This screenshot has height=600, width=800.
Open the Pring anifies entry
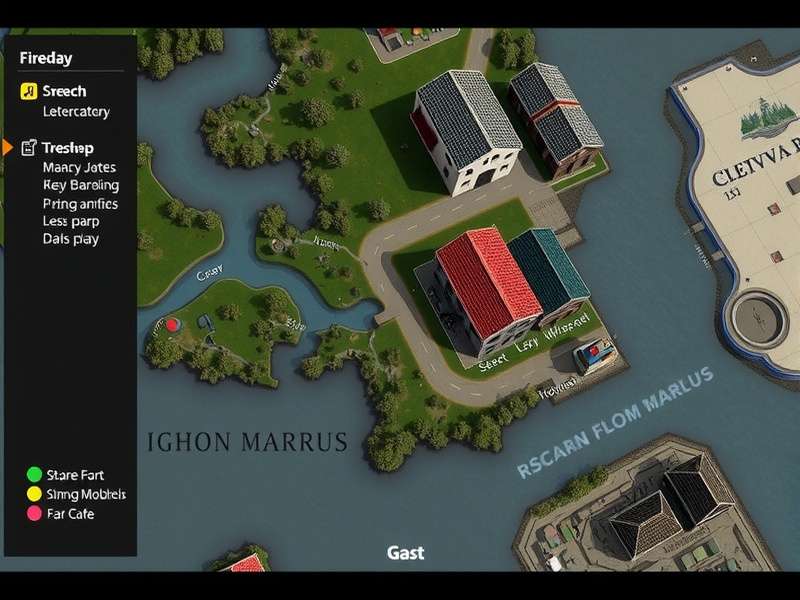(x=80, y=204)
